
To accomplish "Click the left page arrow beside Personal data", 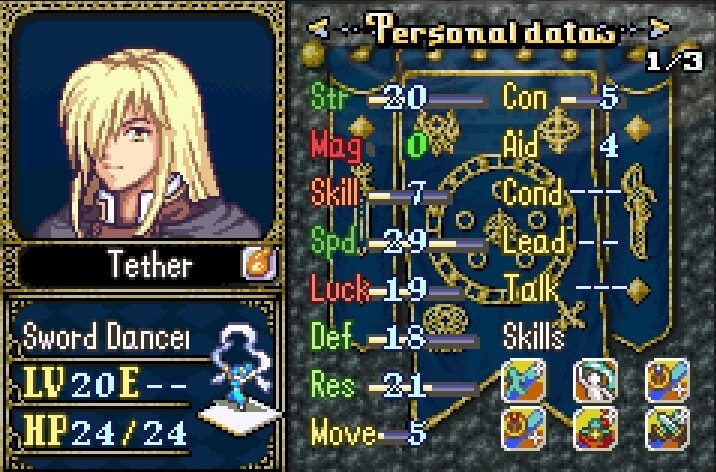I will (x=320, y=29).
